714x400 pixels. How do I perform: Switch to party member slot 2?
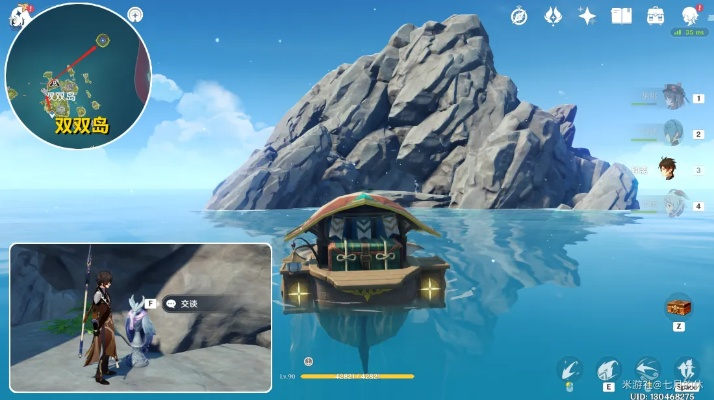pyautogui.click(x=673, y=133)
